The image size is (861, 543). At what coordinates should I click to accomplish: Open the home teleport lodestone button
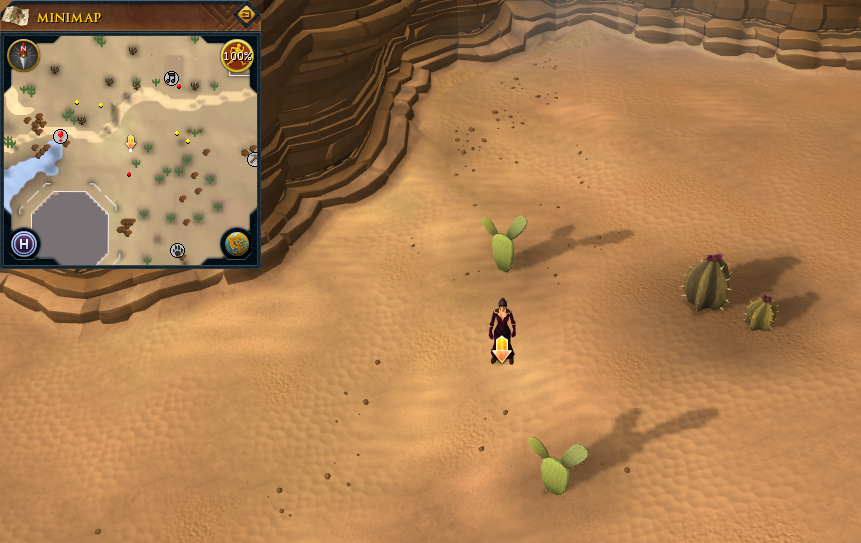pos(24,243)
